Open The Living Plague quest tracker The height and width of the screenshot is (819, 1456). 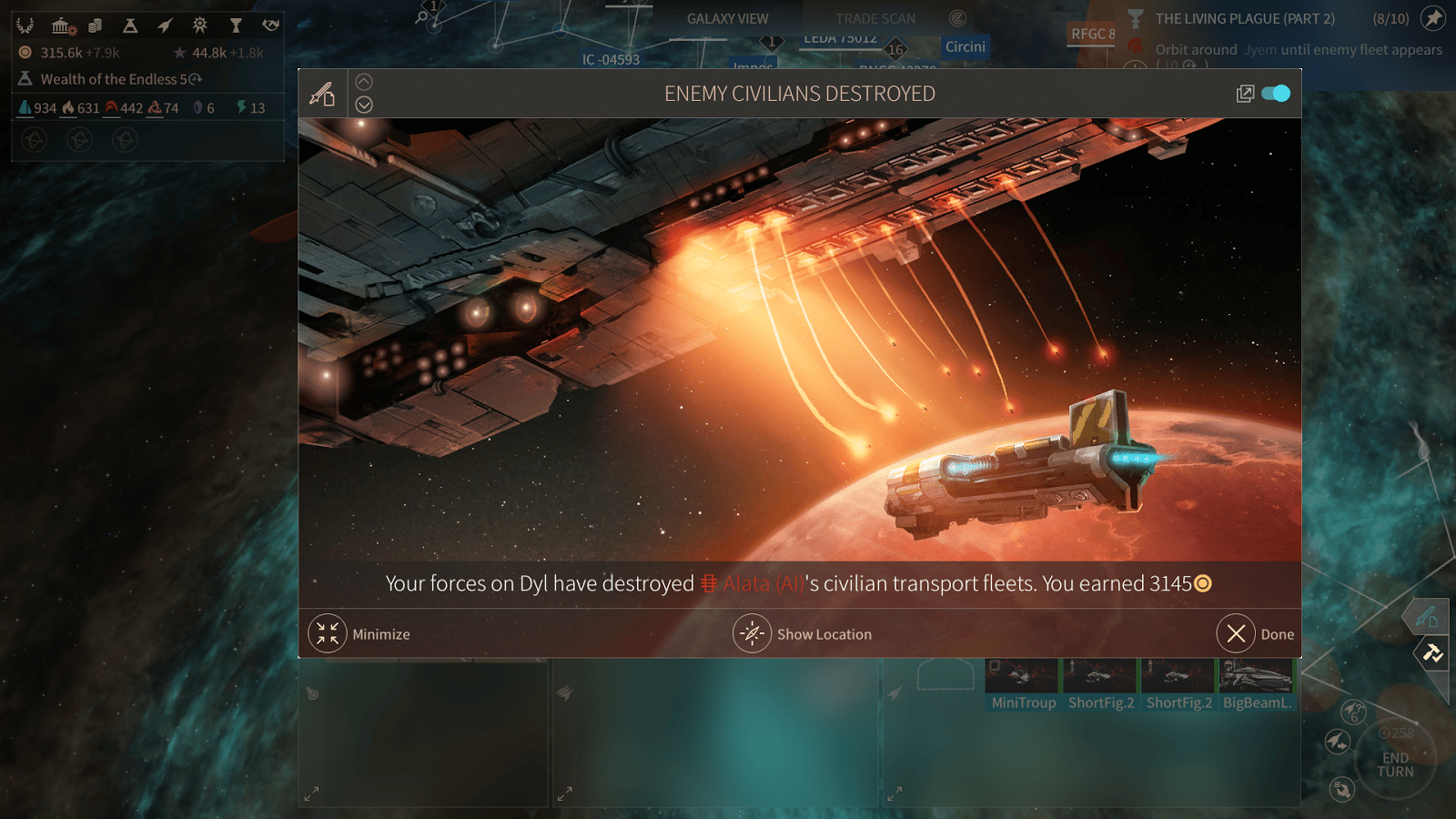(x=1244, y=19)
